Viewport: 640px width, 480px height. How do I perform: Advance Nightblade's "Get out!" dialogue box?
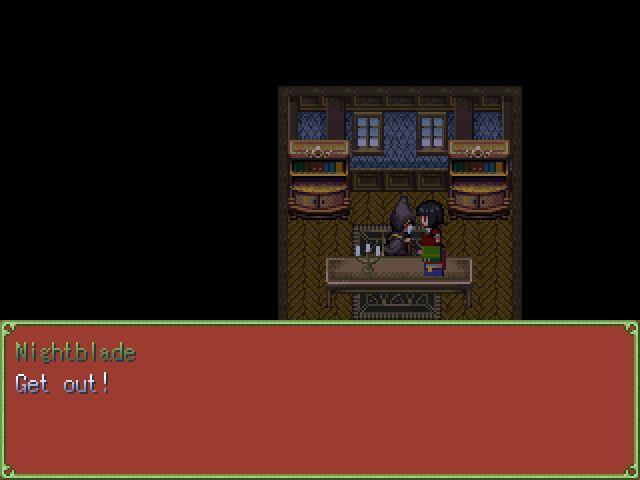click(320, 400)
